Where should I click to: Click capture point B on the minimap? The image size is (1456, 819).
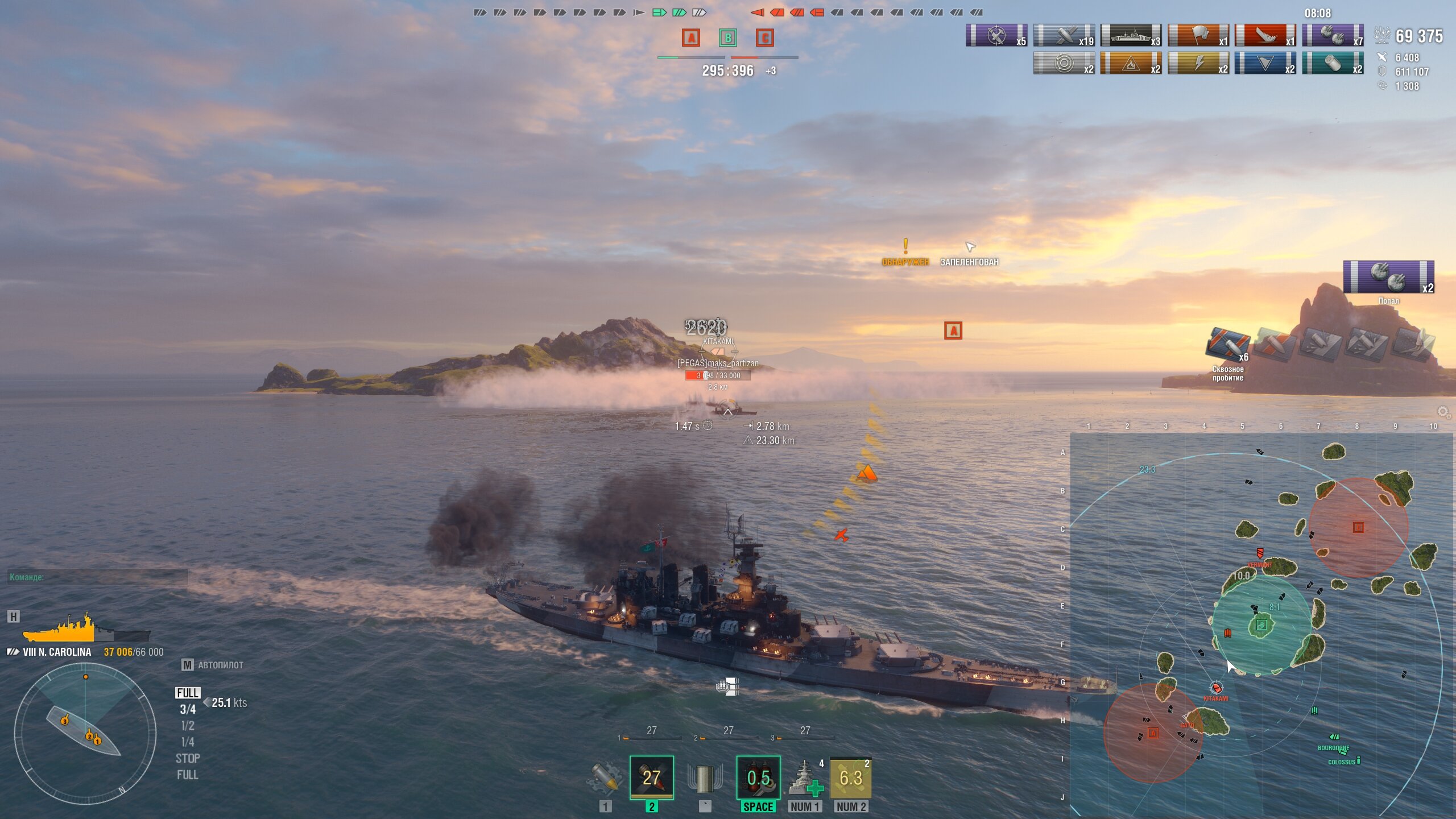tap(1261, 626)
